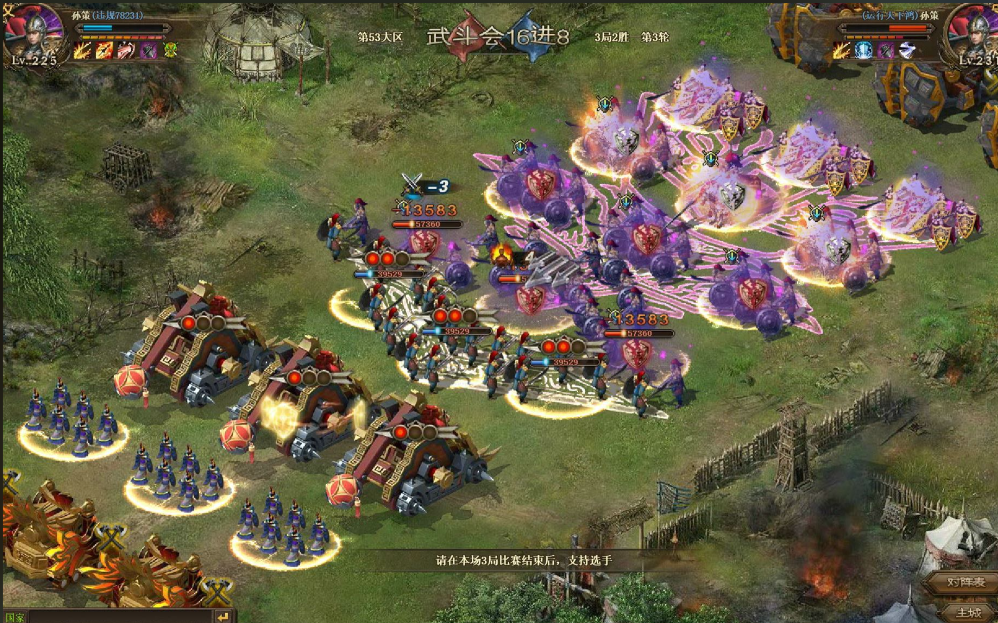Inspect left player's green mask skill icon

(x=170, y=50)
